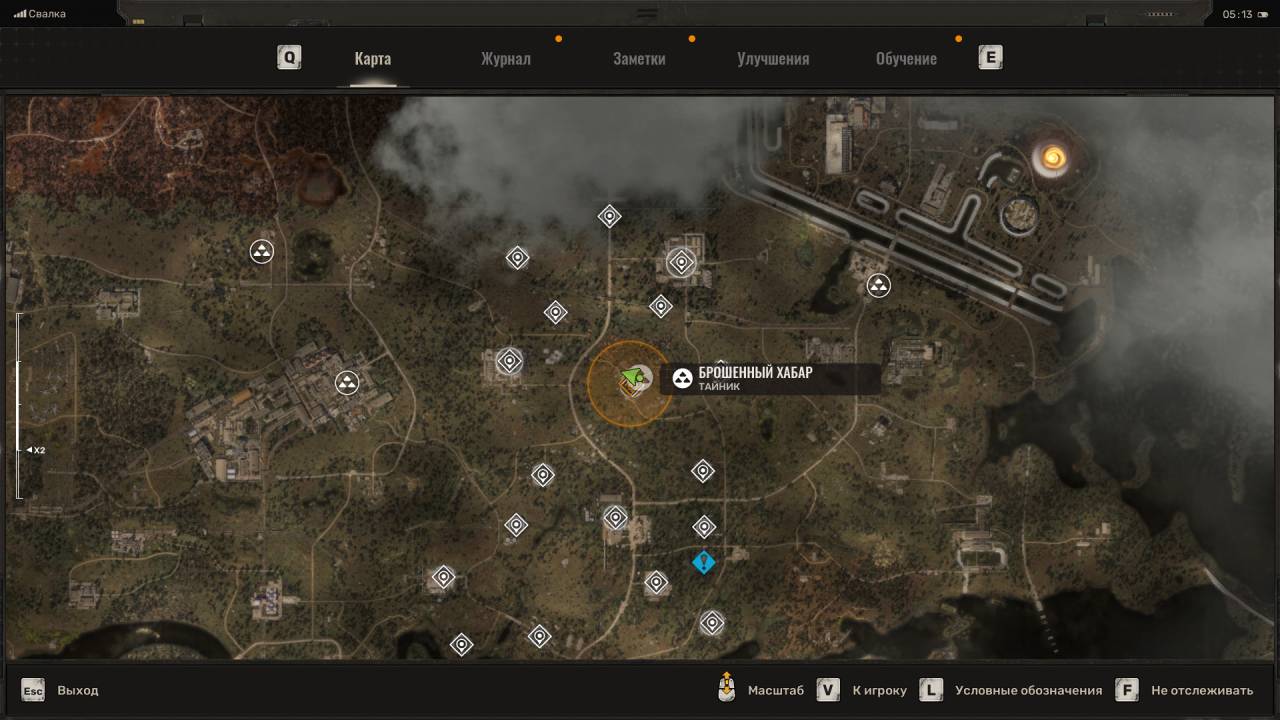The image size is (1280, 720).
Task: Adjust the map zoom scale bar
Action: point(17,405)
